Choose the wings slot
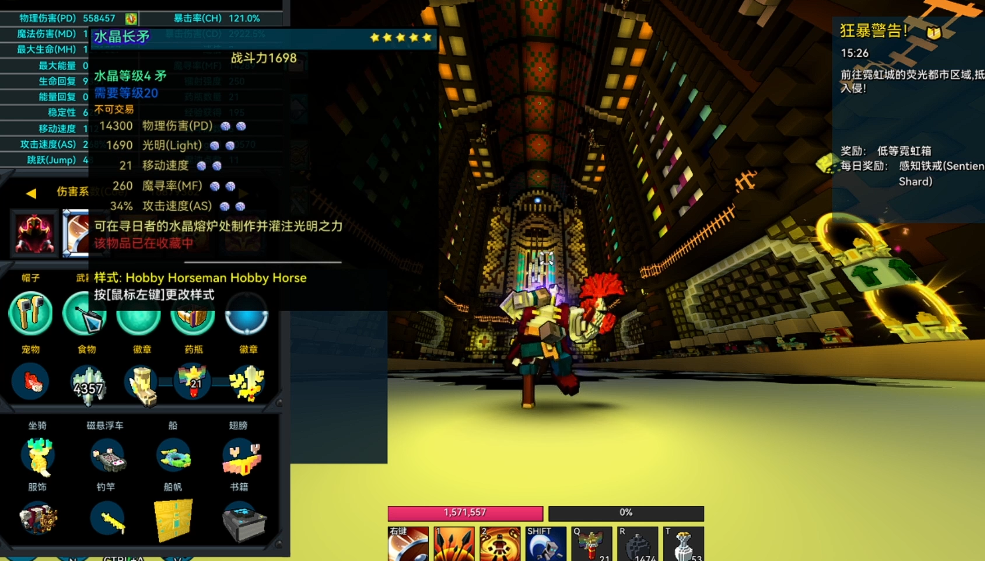The height and width of the screenshot is (561, 985). [241, 456]
